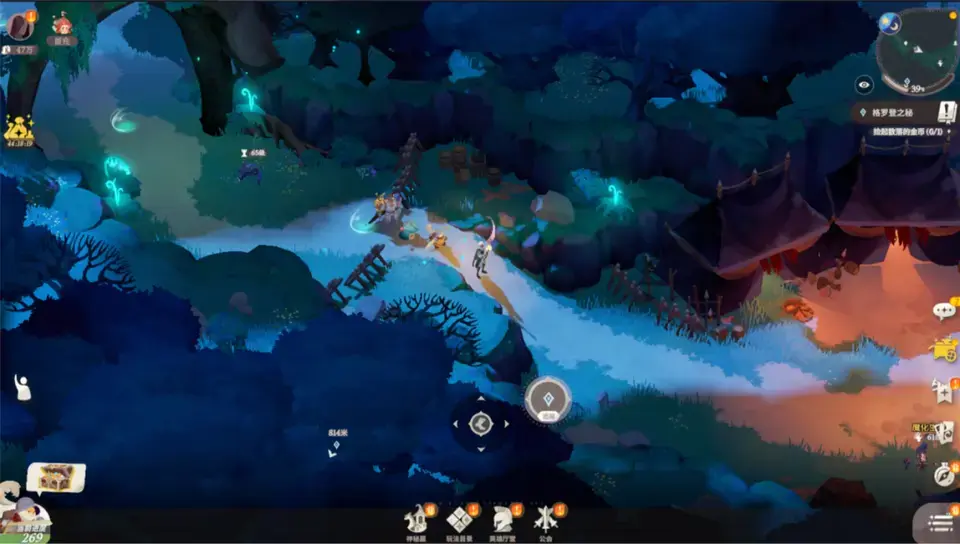The image size is (960, 544).
Task: Tap the round diamond tracking button
Action: click(548, 399)
